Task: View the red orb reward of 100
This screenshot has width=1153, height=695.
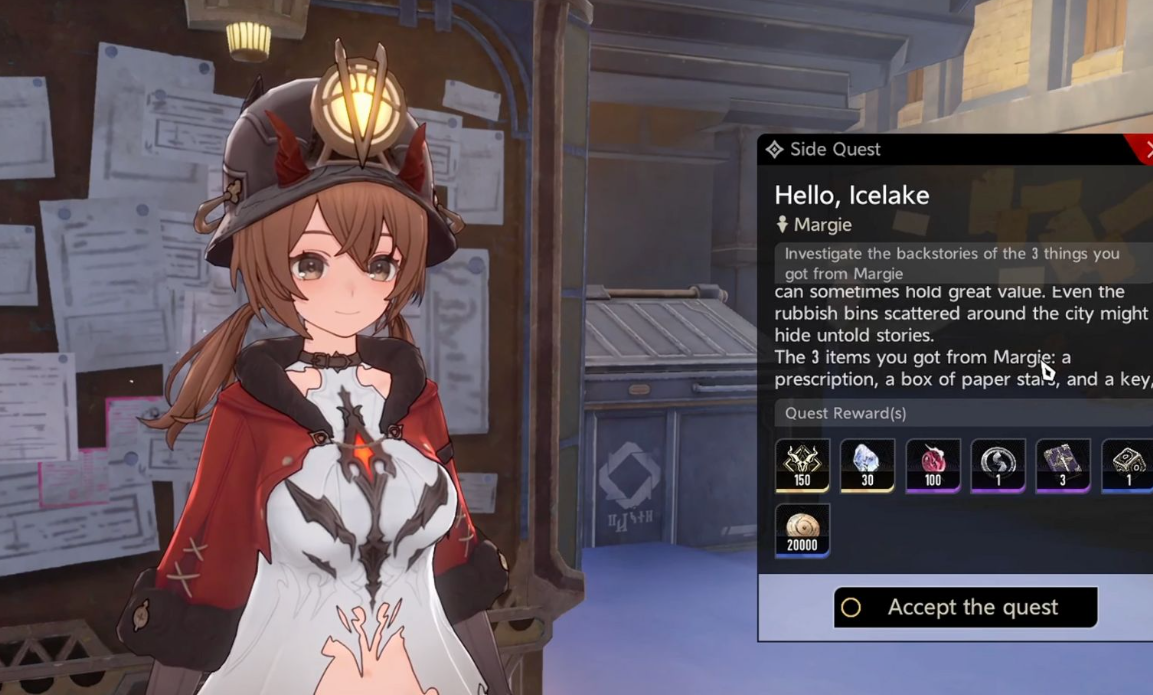Action: coord(933,465)
